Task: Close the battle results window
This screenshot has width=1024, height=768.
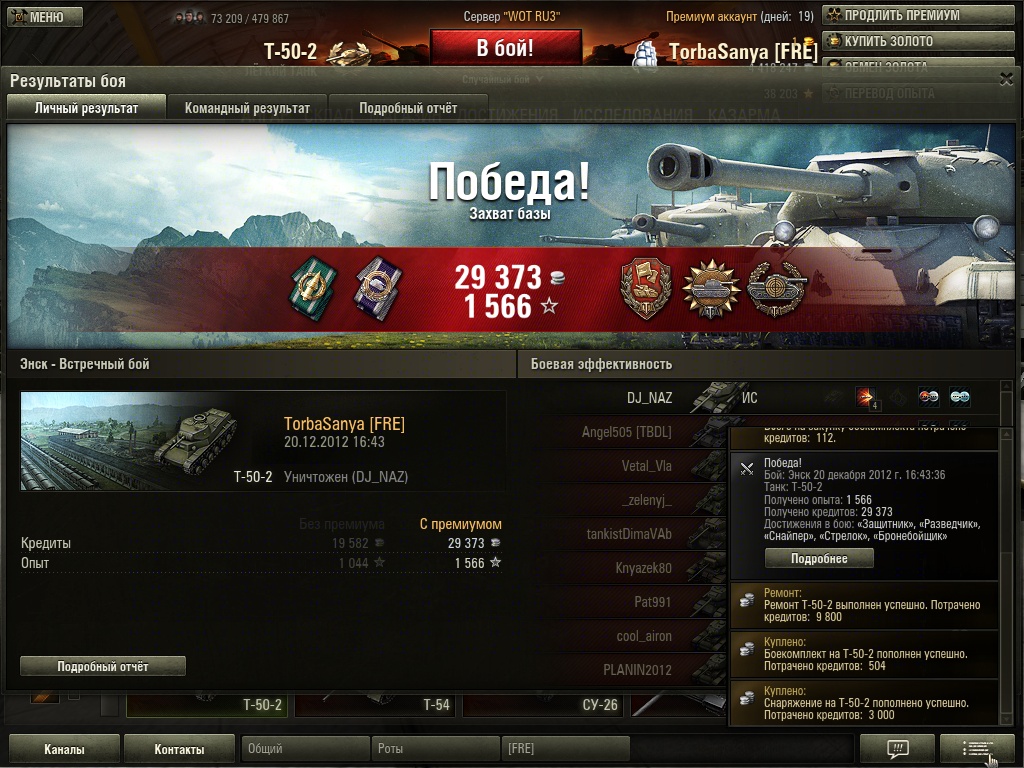Action: (x=1006, y=78)
